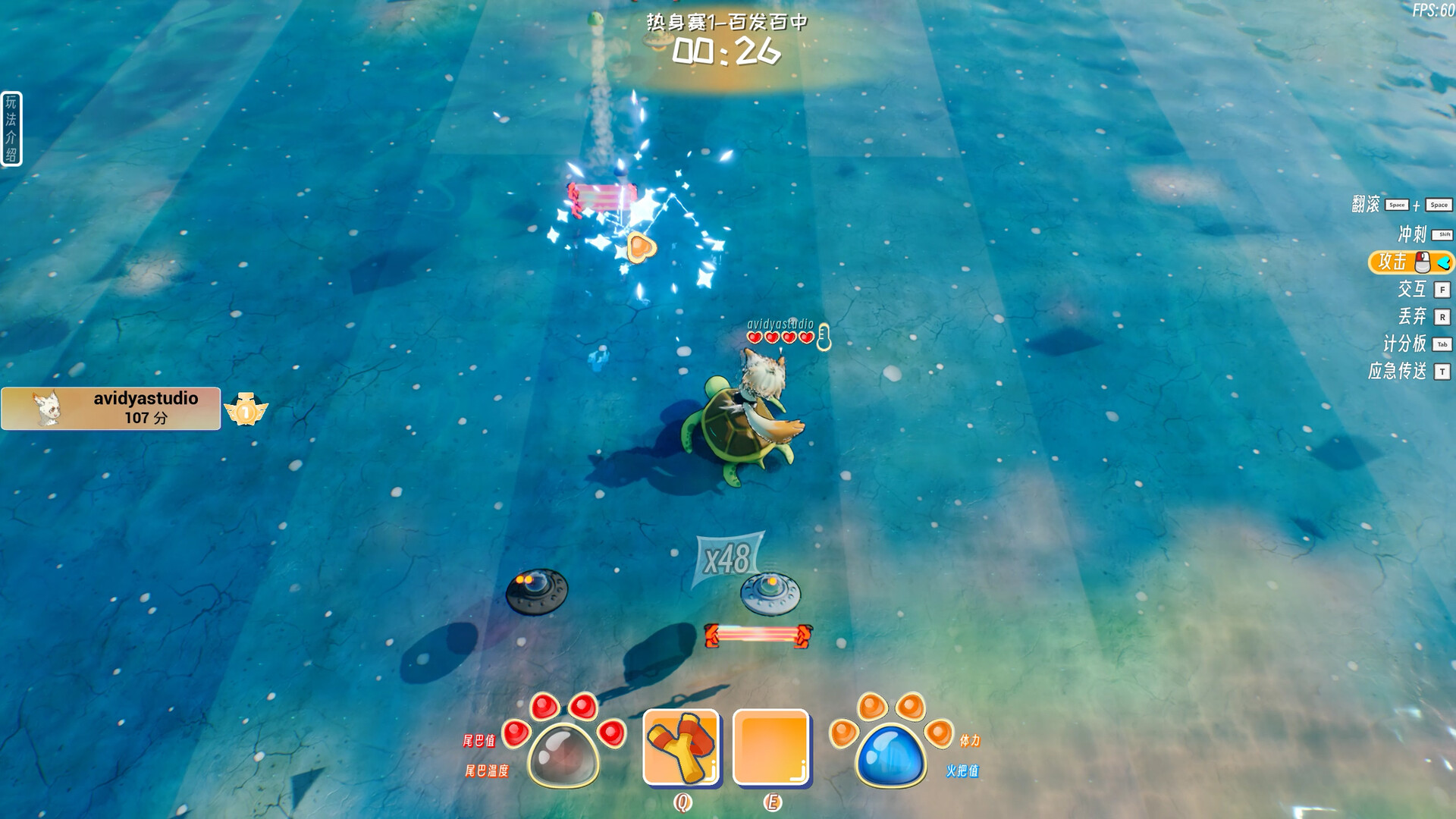The width and height of the screenshot is (1456, 819).
Task: Open the 玩法介绍 gameplay guide tab
Action: (x=11, y=128)
